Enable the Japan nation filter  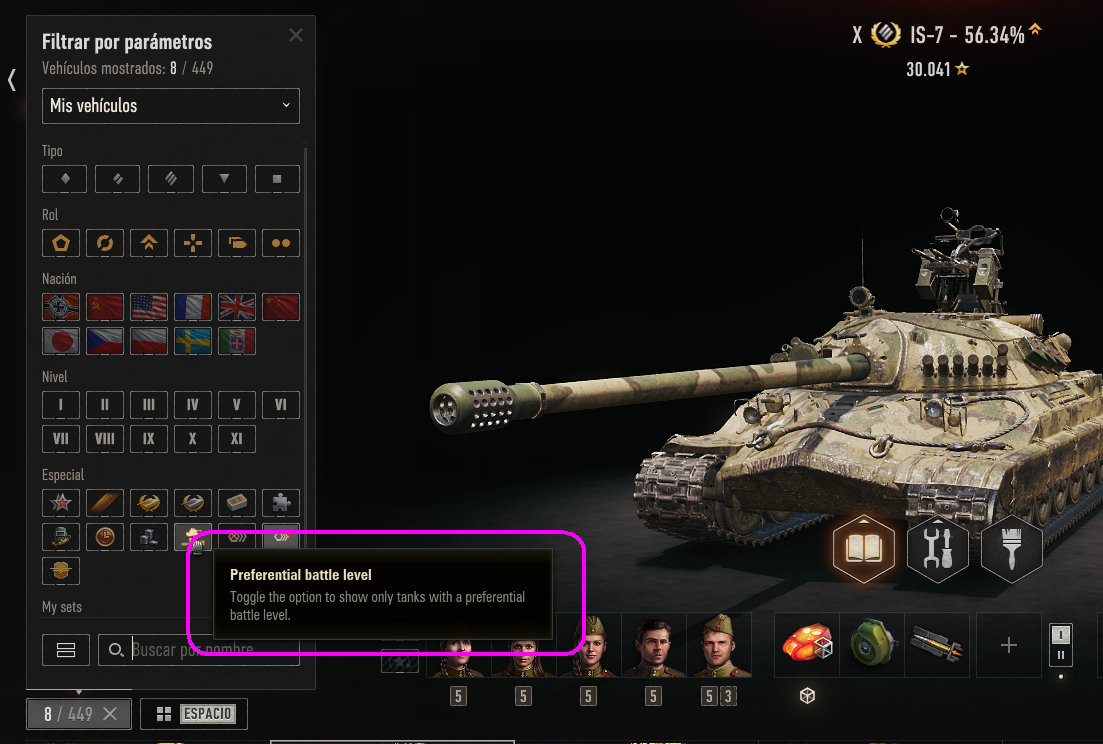click(61, 341)
